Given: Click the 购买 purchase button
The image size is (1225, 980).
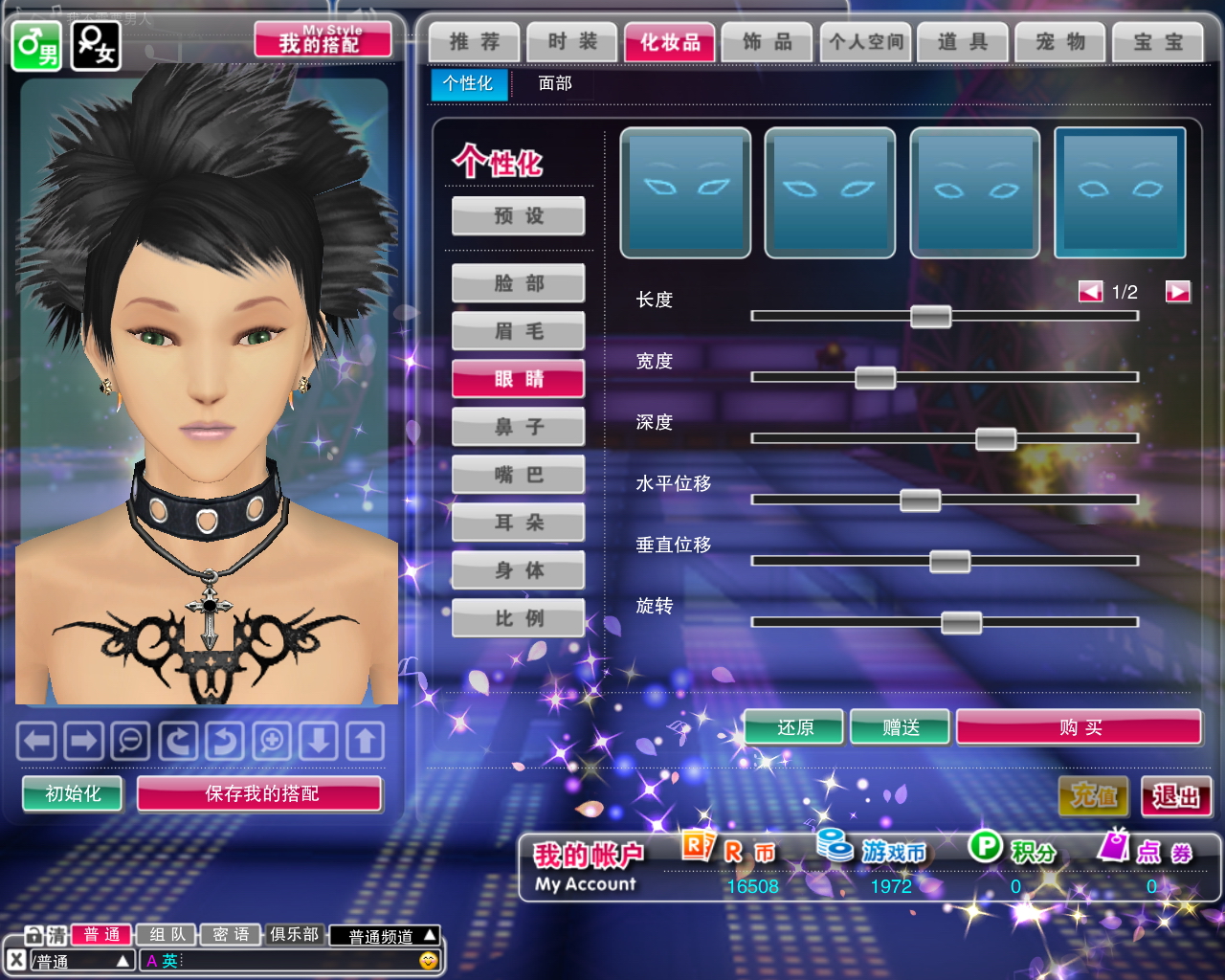Looking at the screenshot, I should click(1079, 728).
